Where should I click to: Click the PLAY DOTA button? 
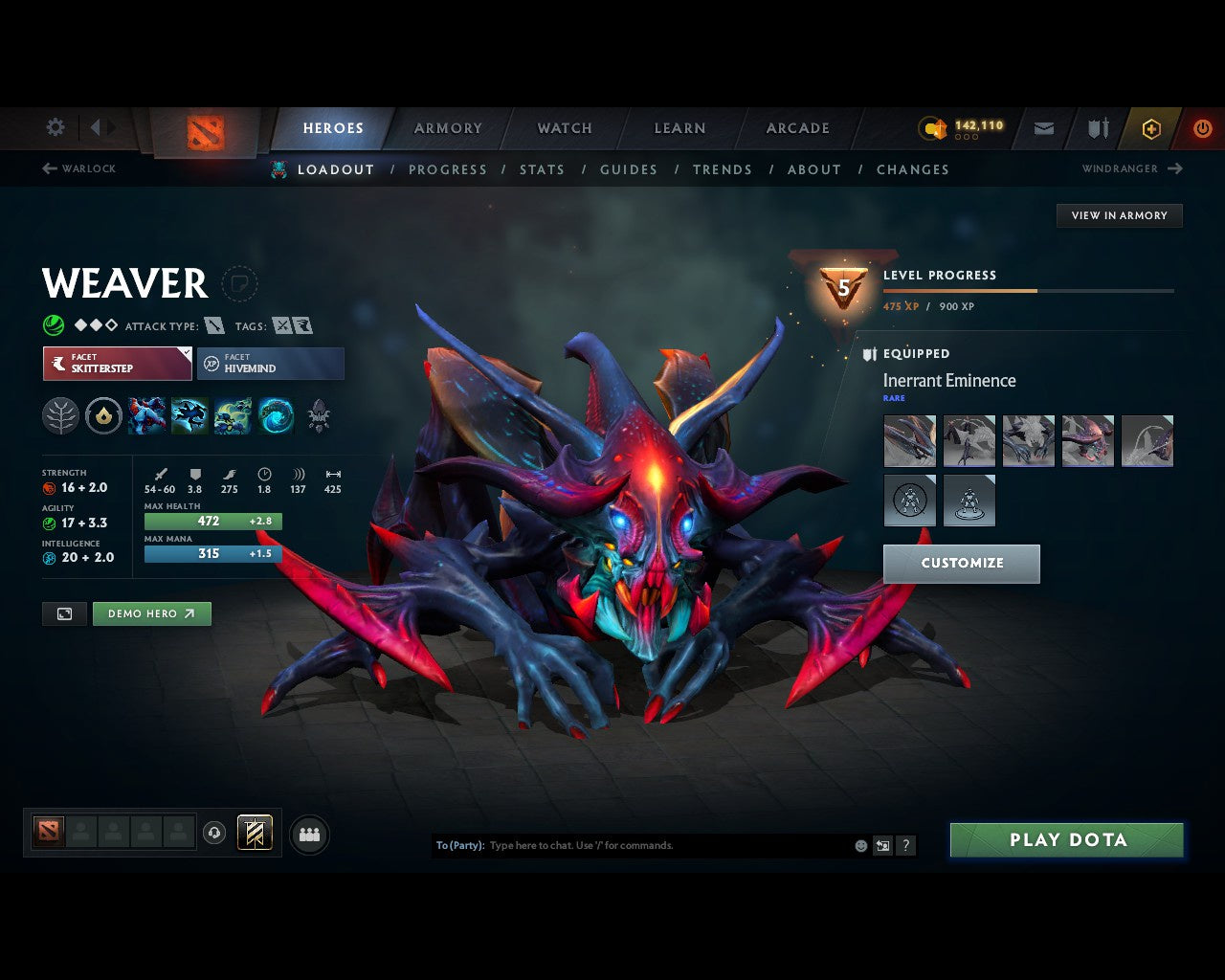1066,839
